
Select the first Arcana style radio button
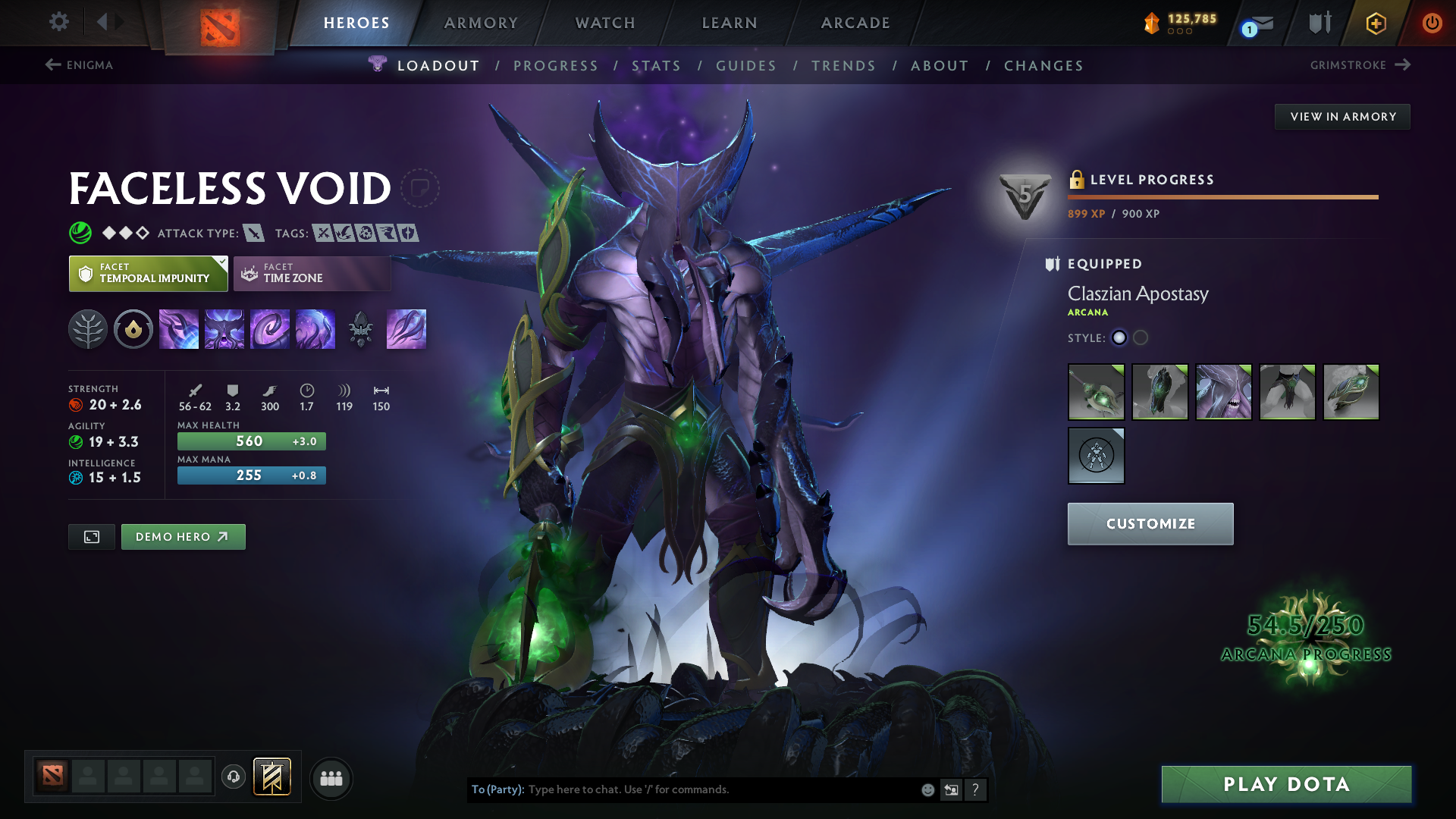click(x=1119, y=338)
